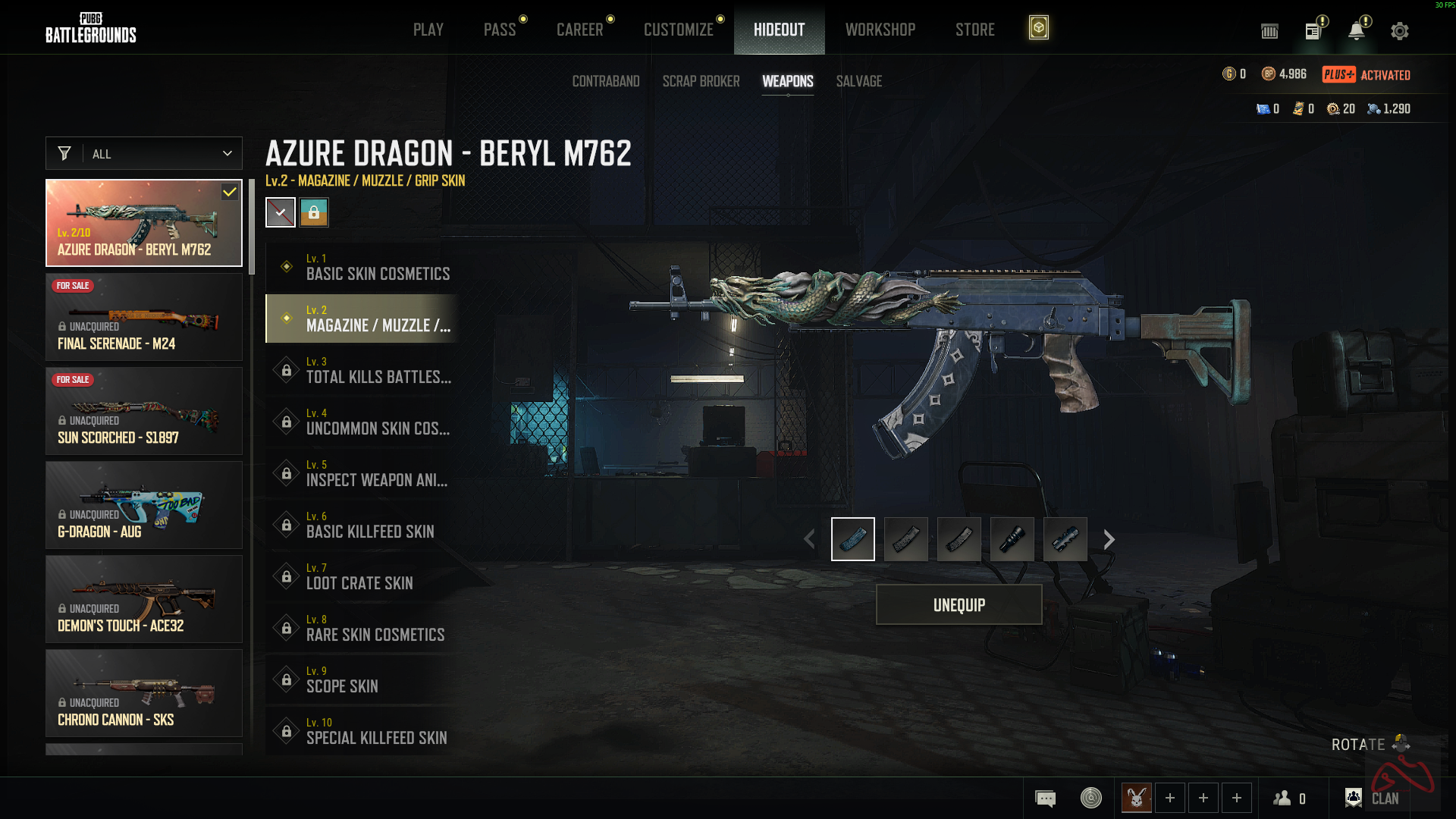This screenshot has width=1456, height=819.
Task: Choose the G-Dragon - AUG skin
Action: pos(144,505)
